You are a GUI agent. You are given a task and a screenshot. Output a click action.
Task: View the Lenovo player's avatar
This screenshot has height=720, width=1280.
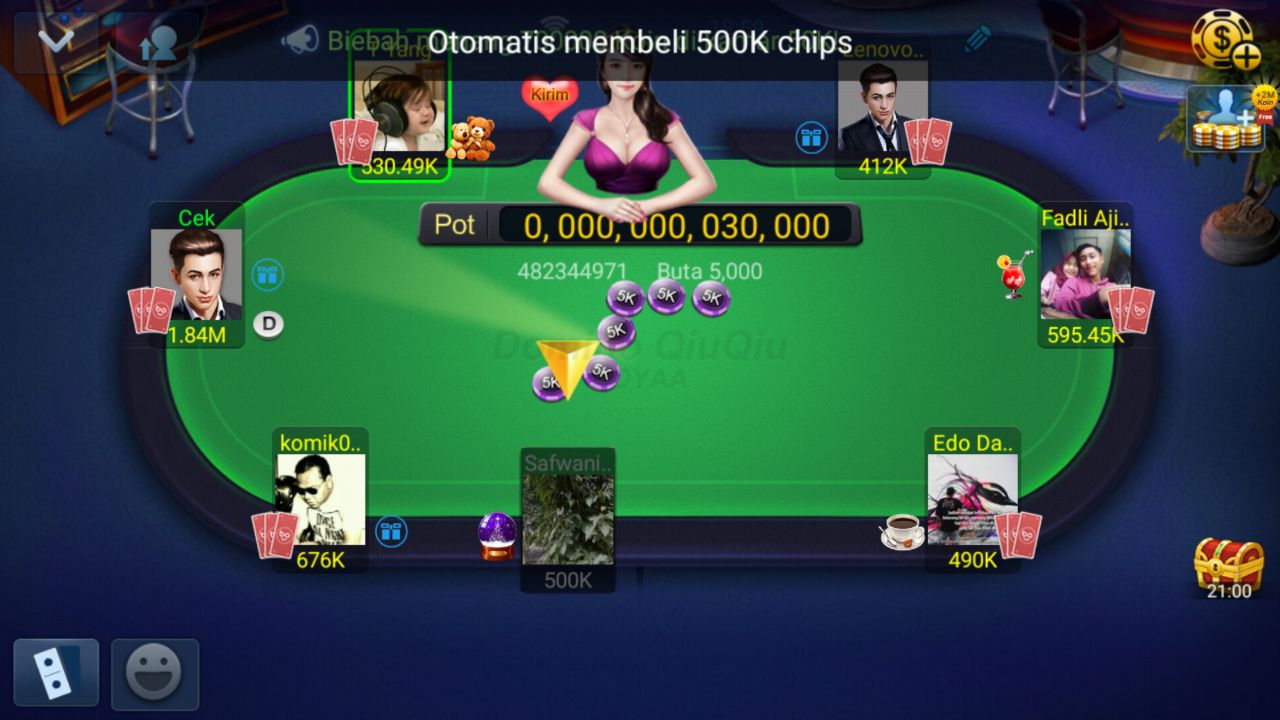[x=882, y=107]
